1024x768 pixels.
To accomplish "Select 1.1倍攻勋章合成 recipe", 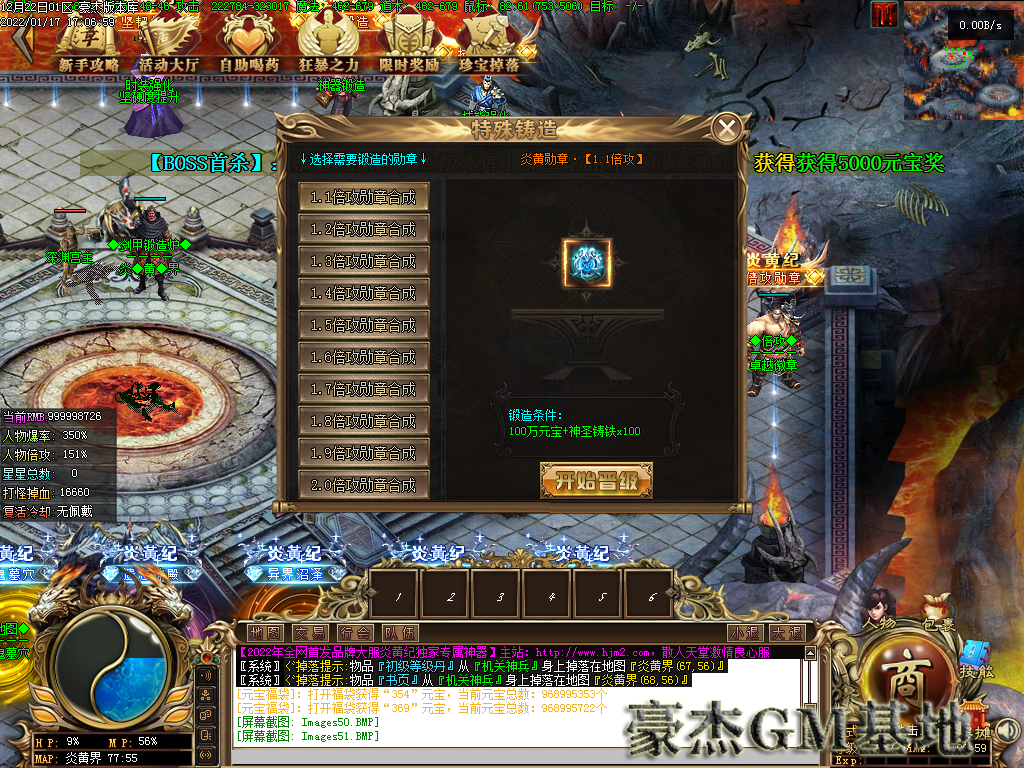I will [364, 197].
